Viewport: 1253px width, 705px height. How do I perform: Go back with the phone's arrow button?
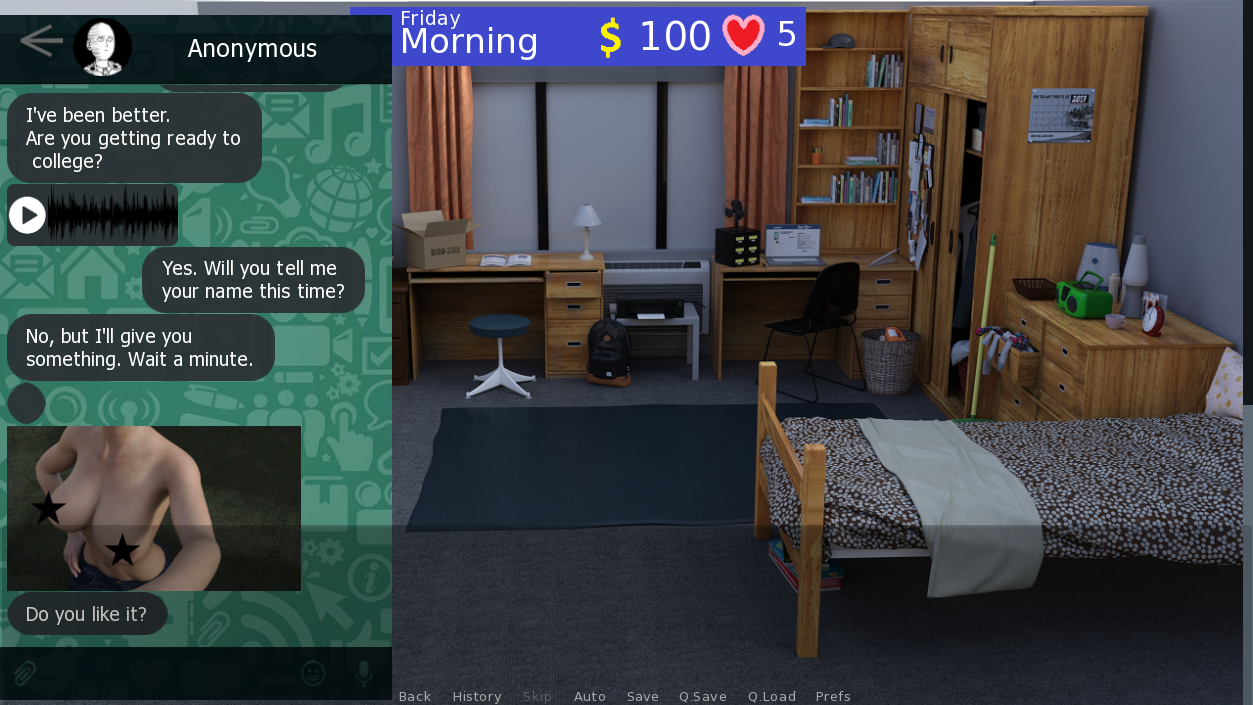pyautogui.click(x=41, y=42)
